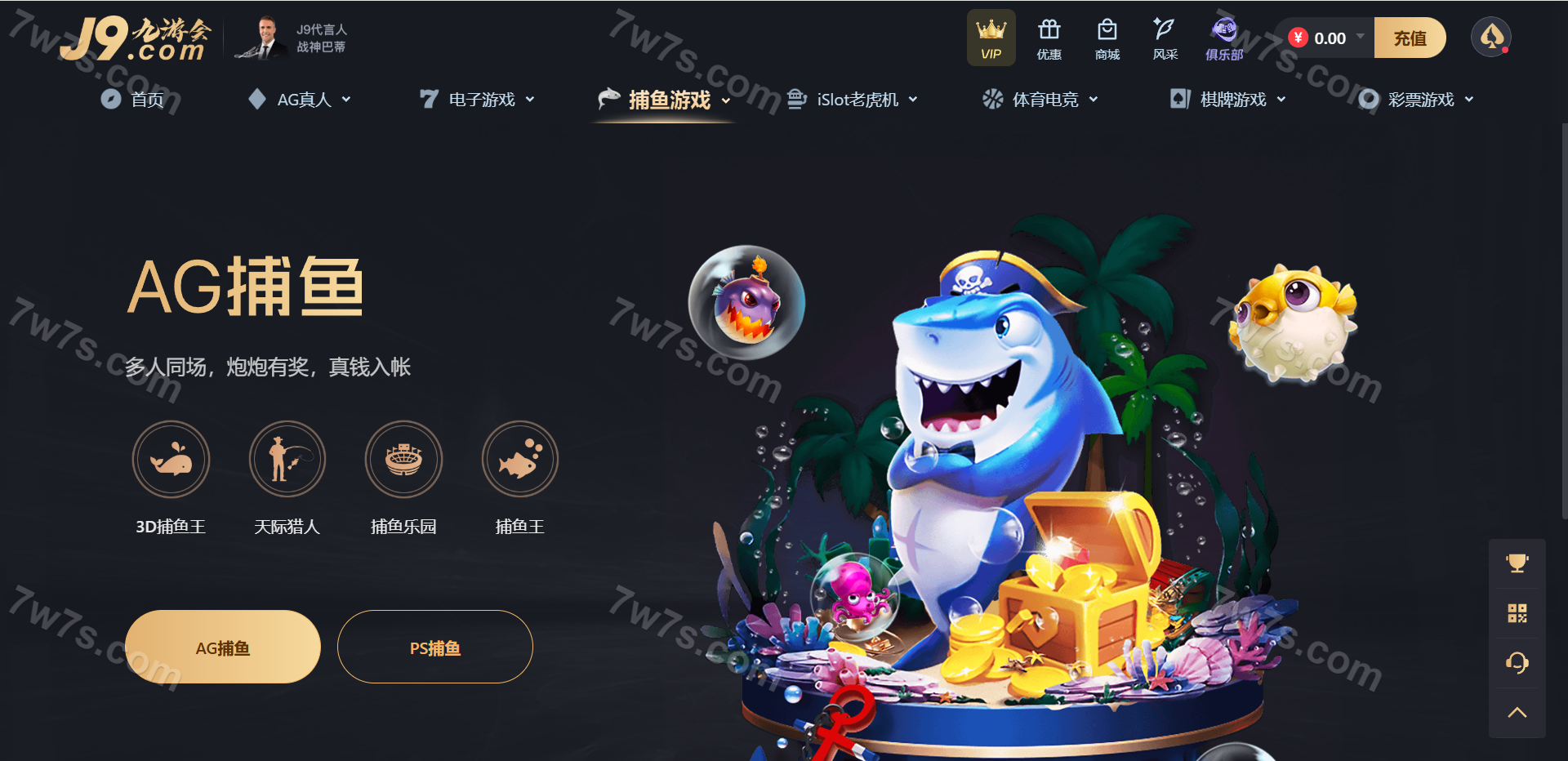Click the 充值 recharge button
Viewport: 1568px width, 761px height.
[1410, 38]
